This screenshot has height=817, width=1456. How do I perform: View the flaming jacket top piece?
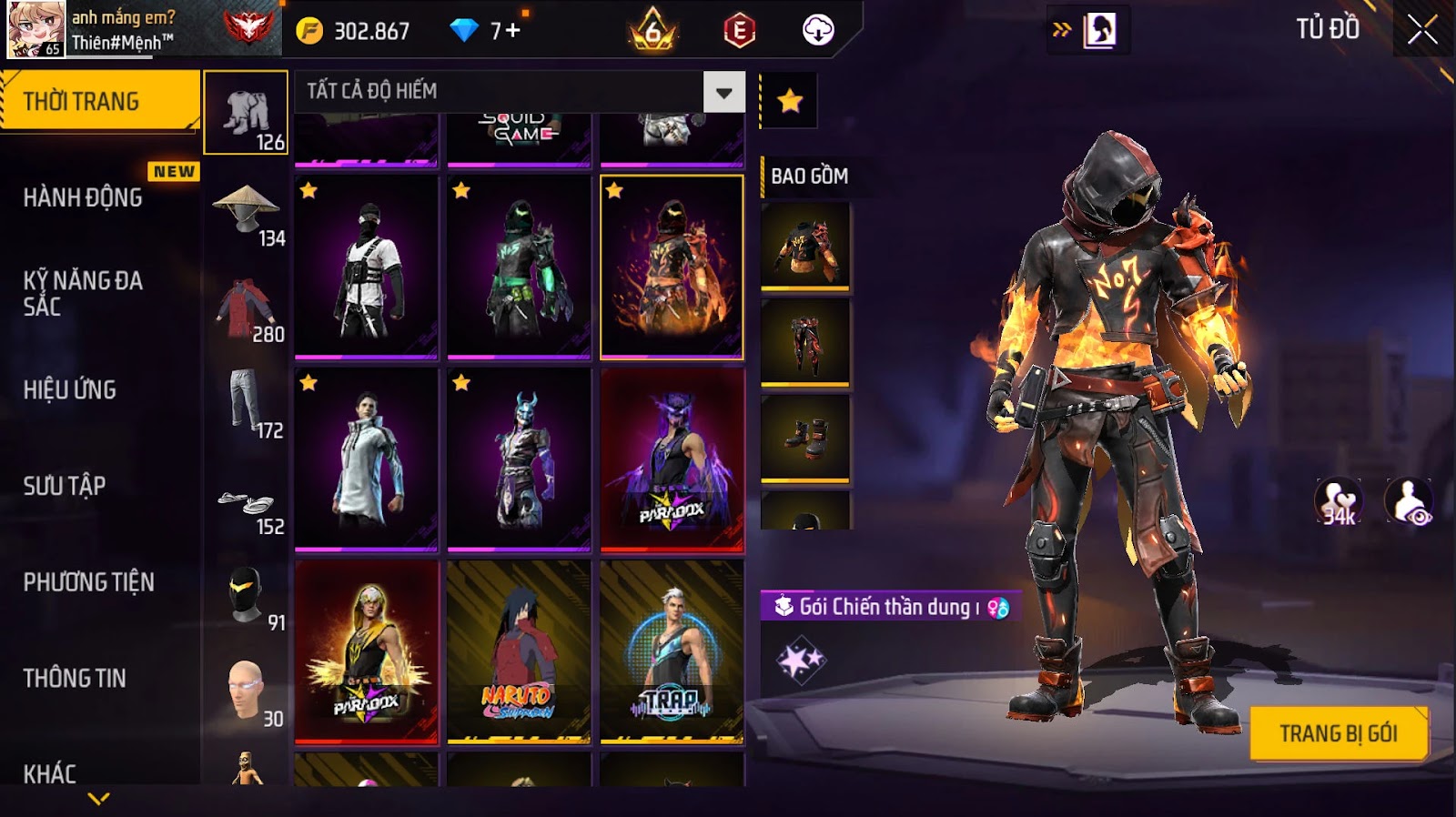[x=805, y=246]
